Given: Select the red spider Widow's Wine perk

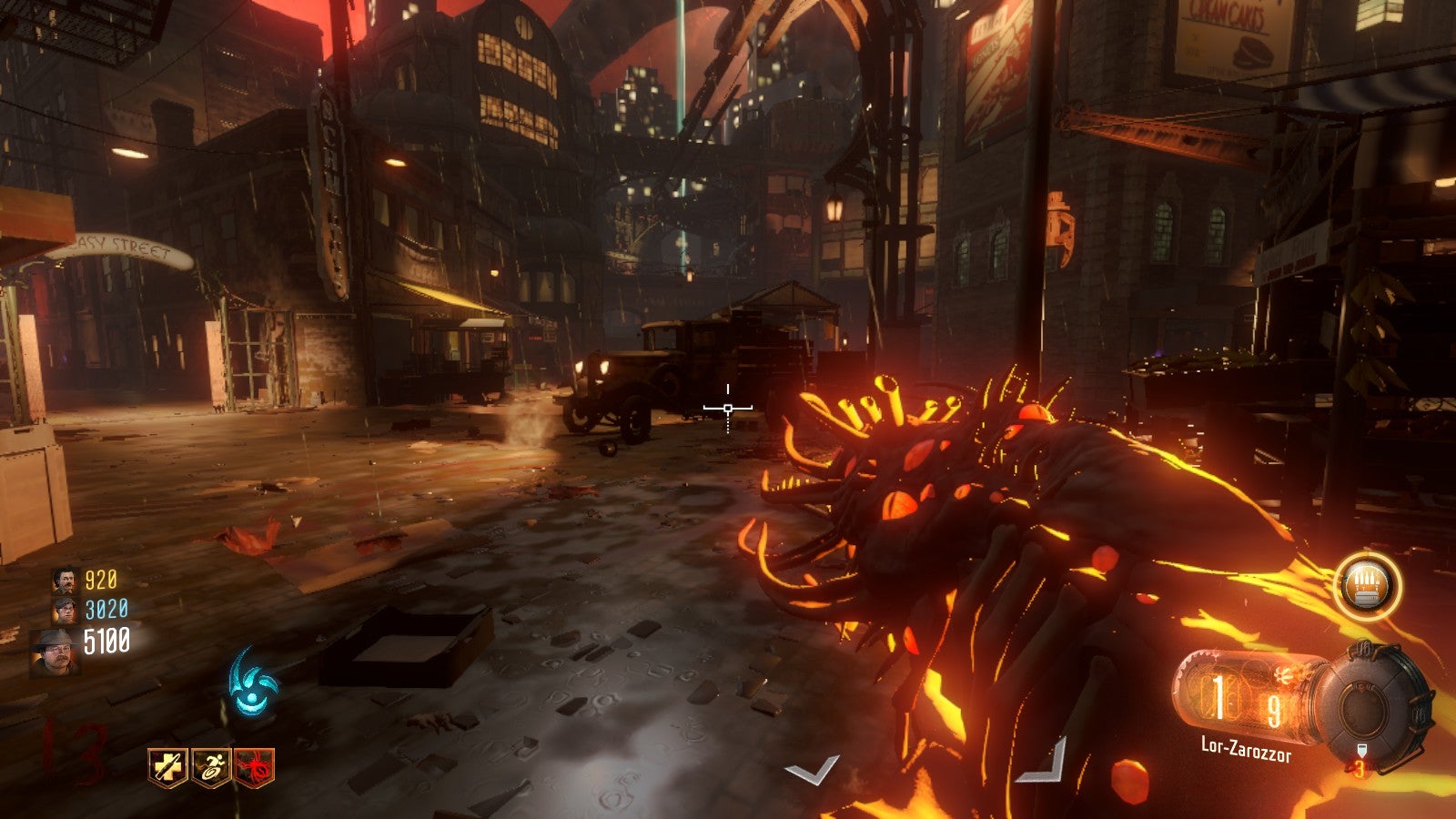Looking at the screenshot, I should pos(254,768).
